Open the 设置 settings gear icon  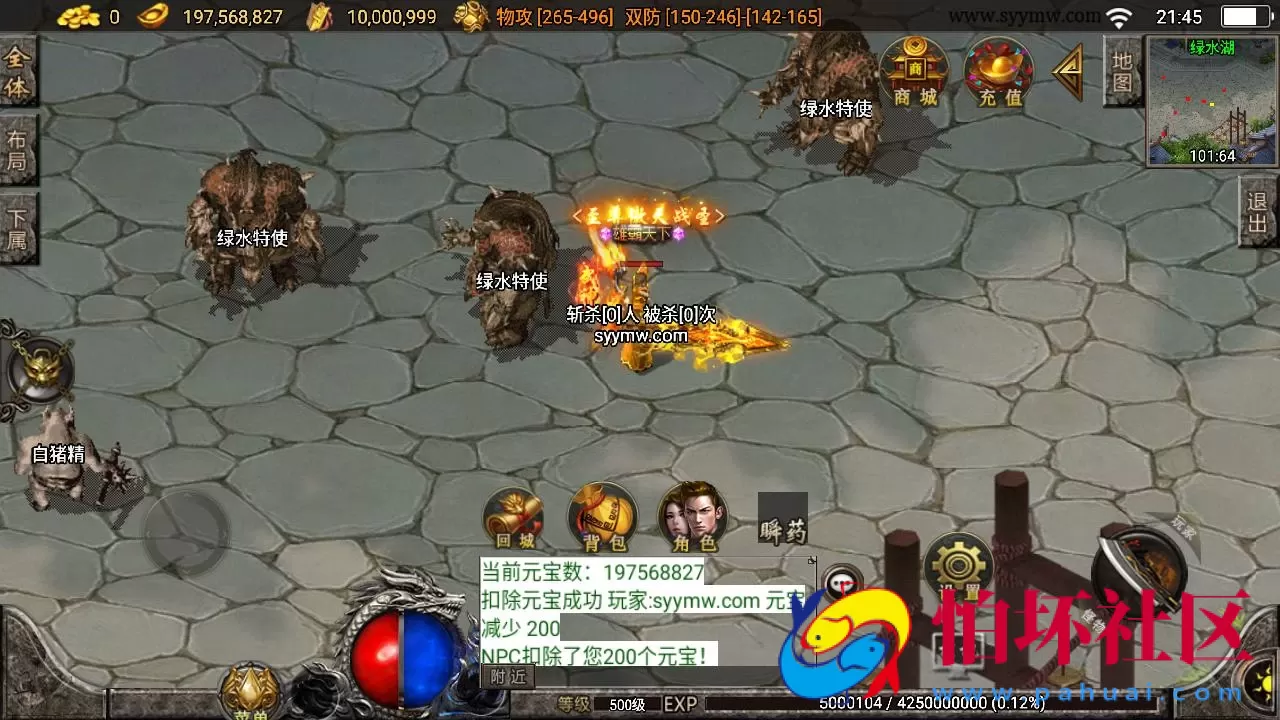tap(957, 565)
